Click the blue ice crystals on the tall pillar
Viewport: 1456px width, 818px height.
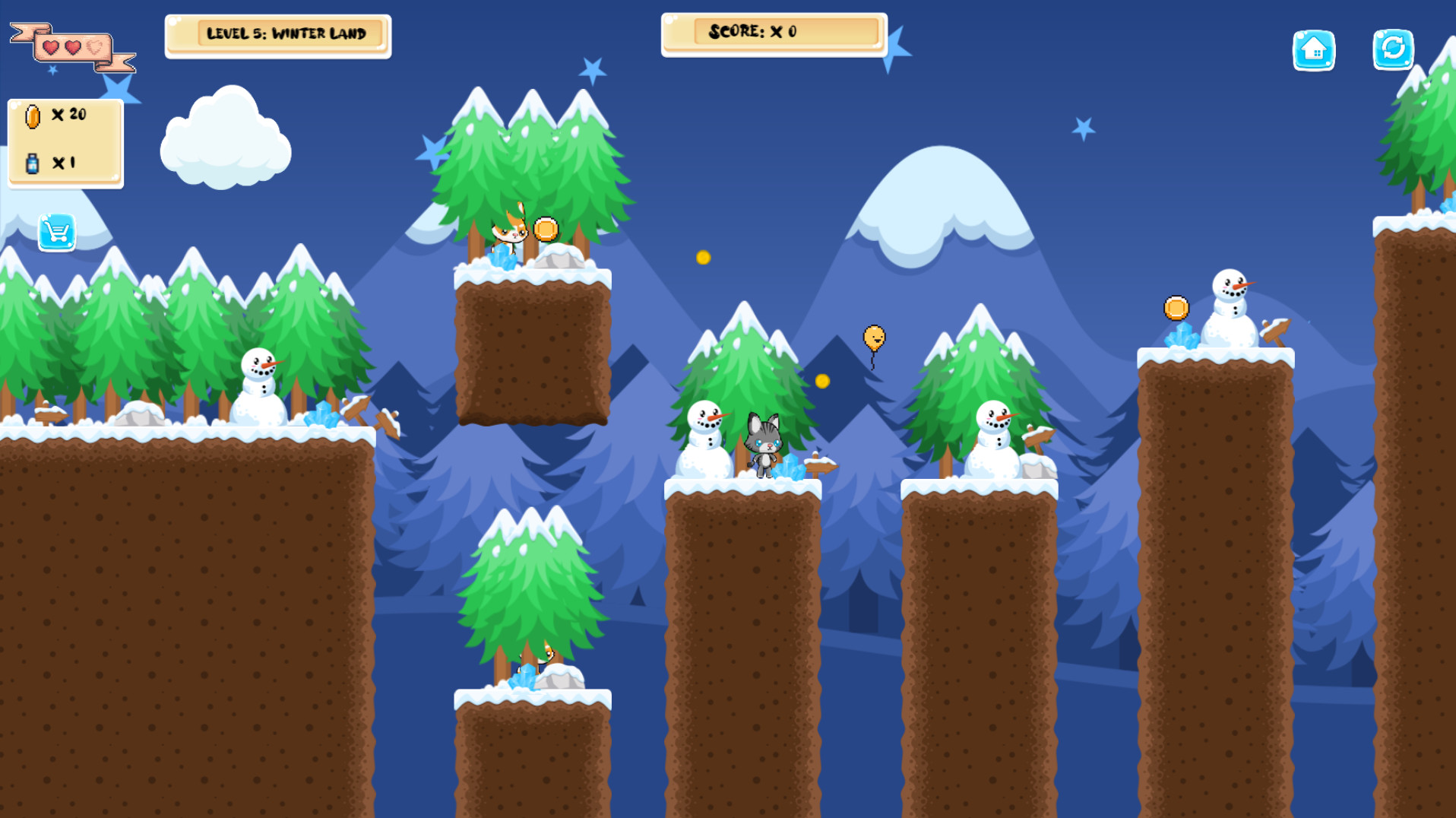tap(1182, 337)
